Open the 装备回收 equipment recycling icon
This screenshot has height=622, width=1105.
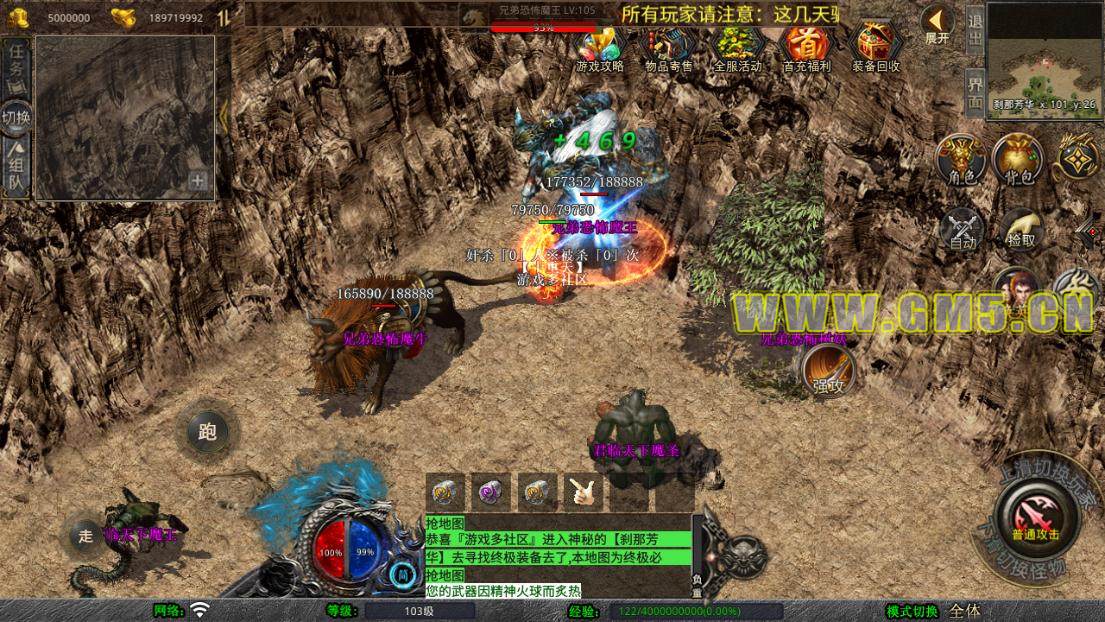[876, 47]
